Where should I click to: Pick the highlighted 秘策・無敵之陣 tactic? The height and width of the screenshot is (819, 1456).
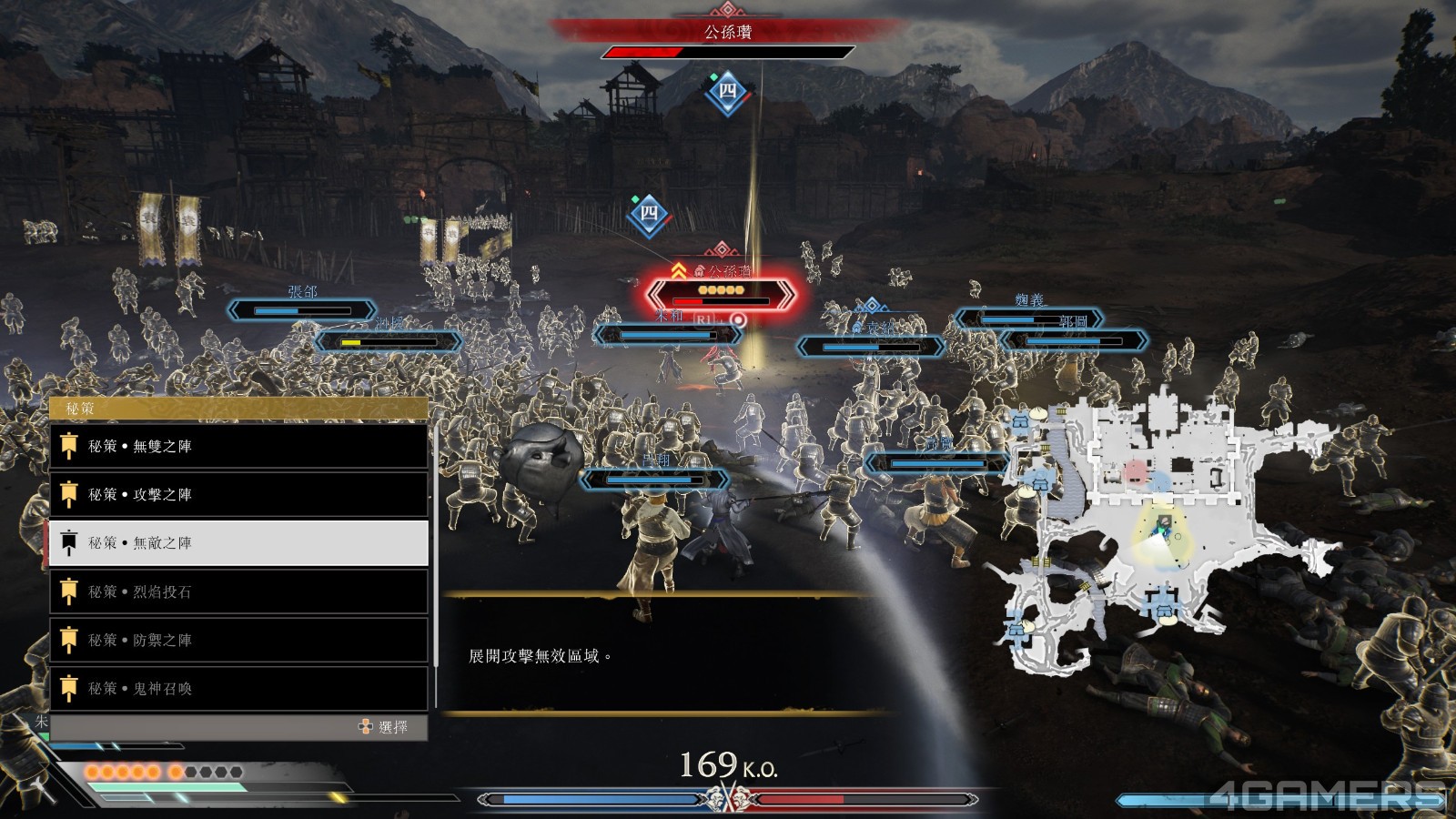click(x=238, y=542)
